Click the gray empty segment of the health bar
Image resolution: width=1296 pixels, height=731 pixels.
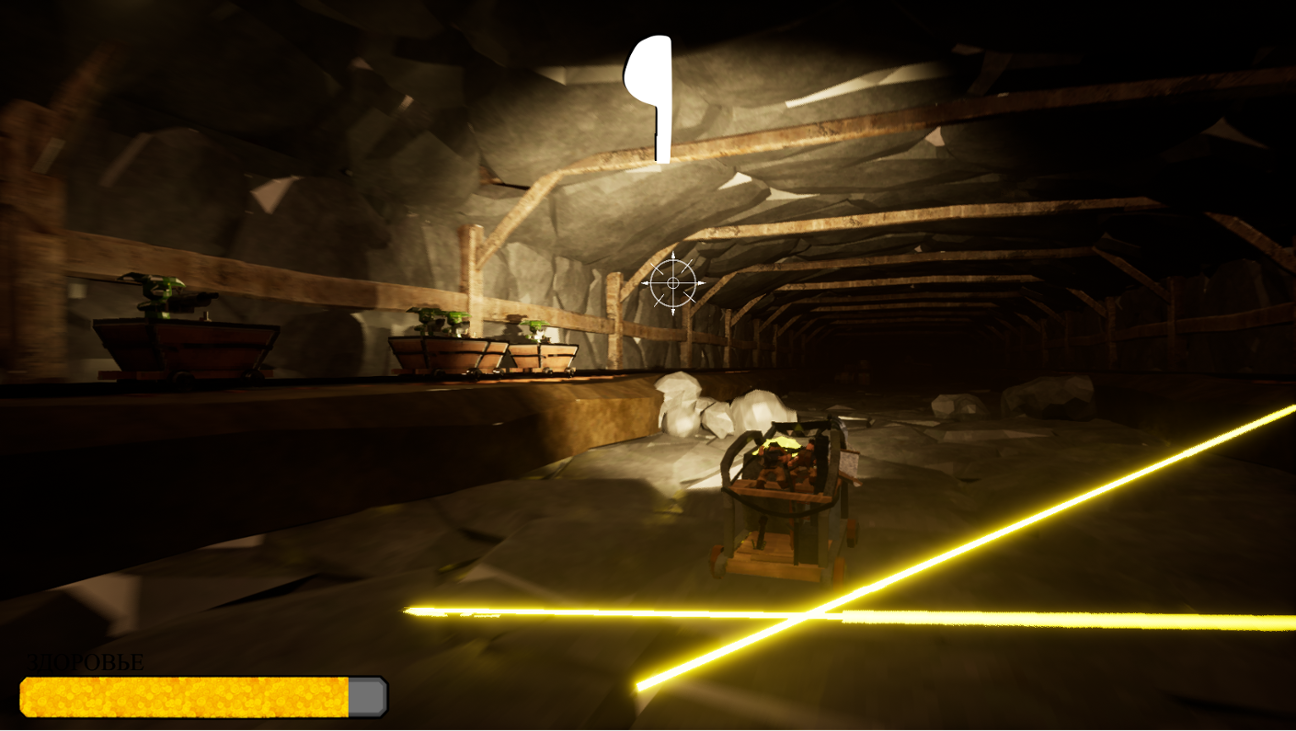click(366, 694)
